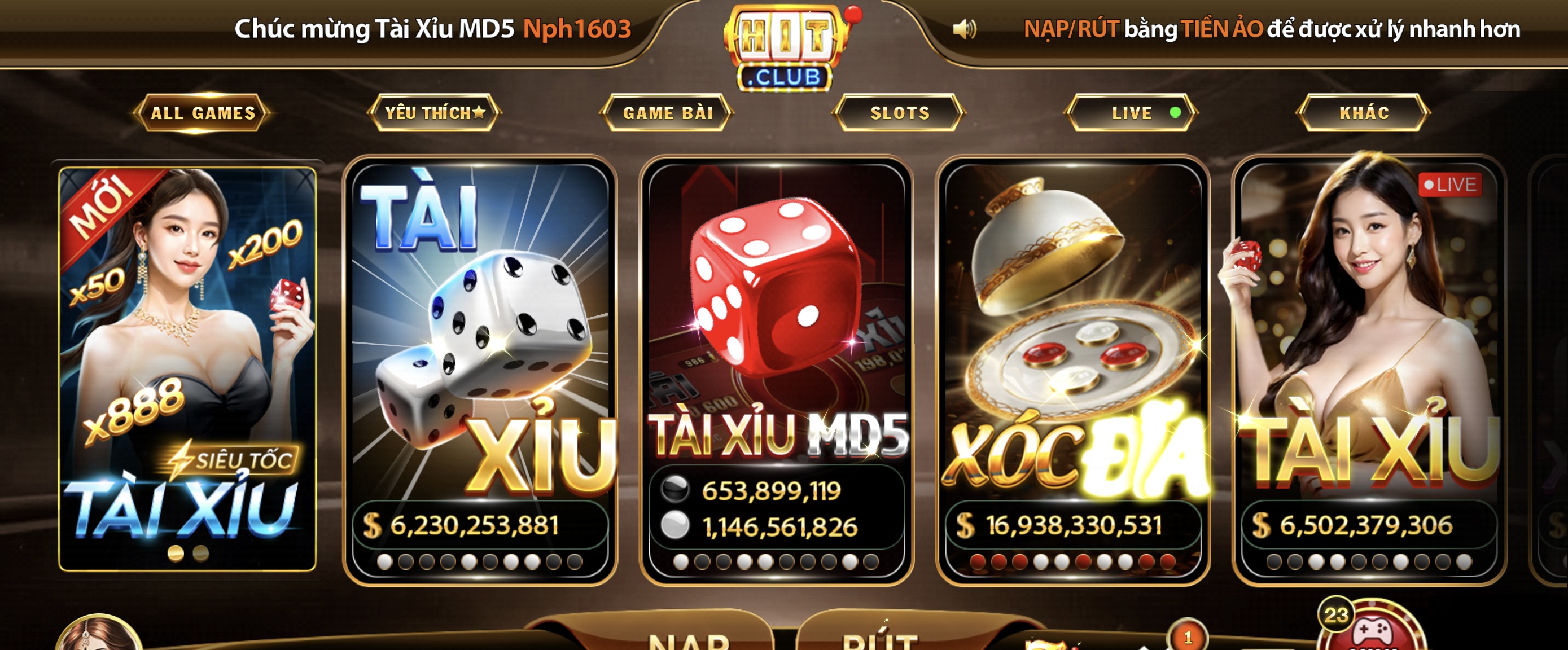Switch to the ALL GAMES tab
The width and height of the screenshot is (1568, 650).
click(x=203, y=113)
